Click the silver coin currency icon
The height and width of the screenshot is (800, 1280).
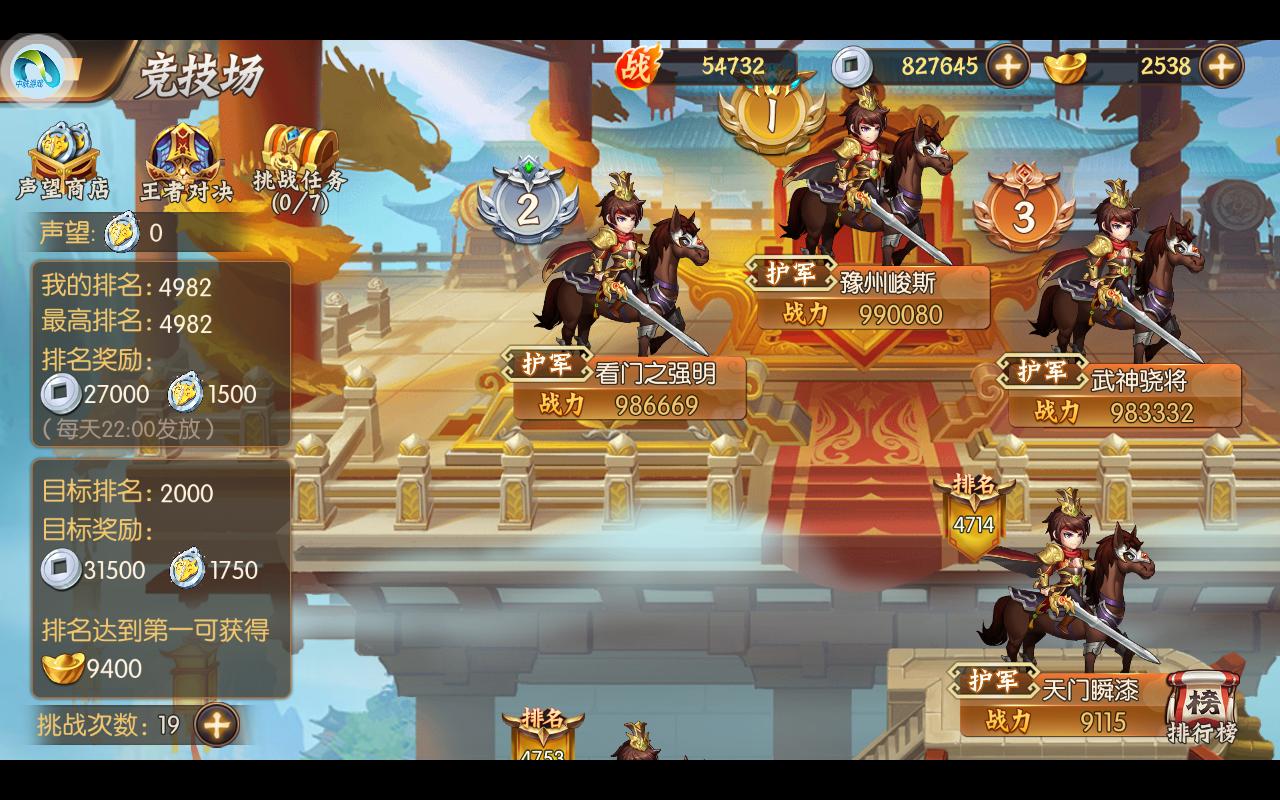(x=853, y=66)
